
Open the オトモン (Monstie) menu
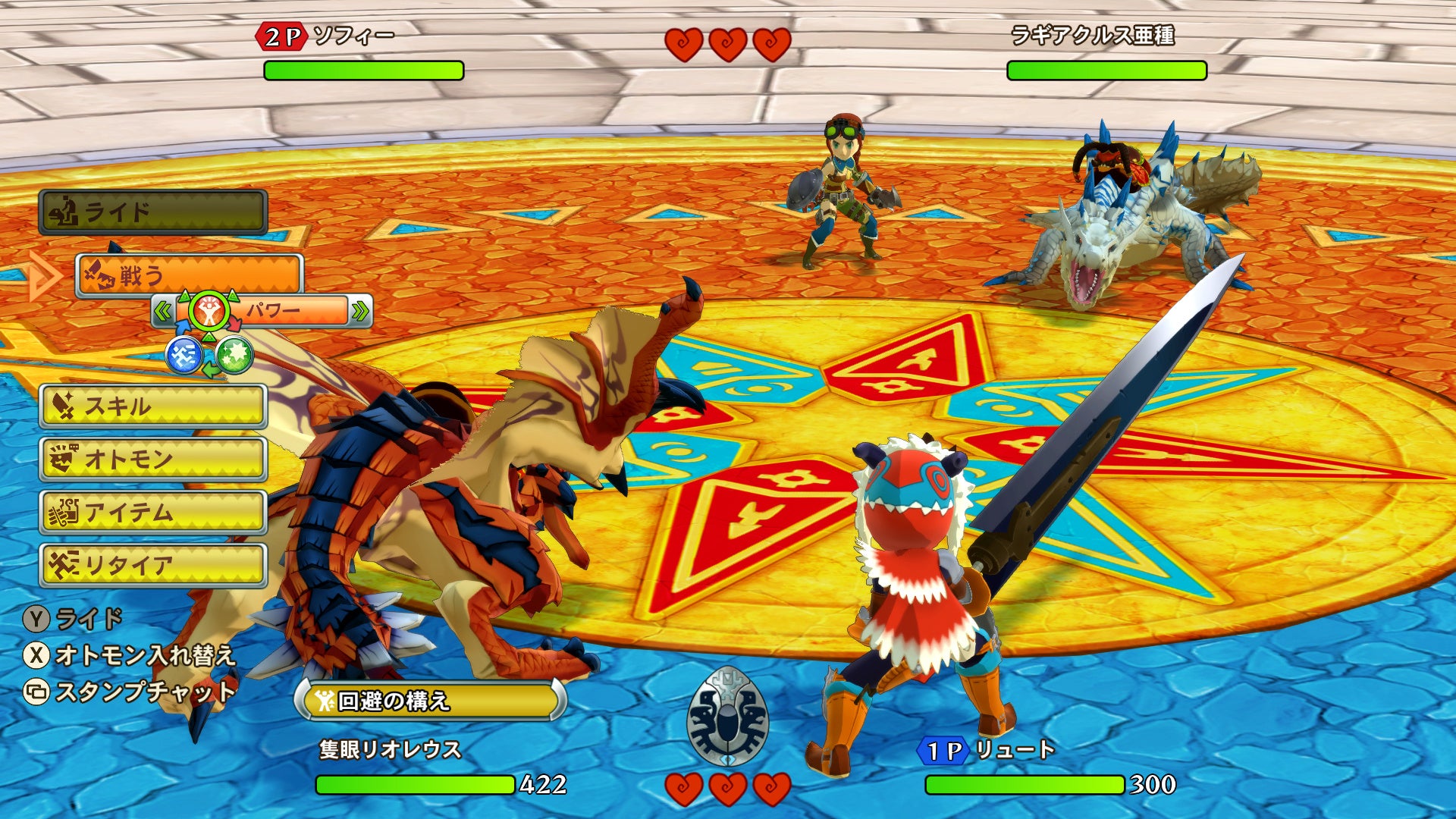153,459
